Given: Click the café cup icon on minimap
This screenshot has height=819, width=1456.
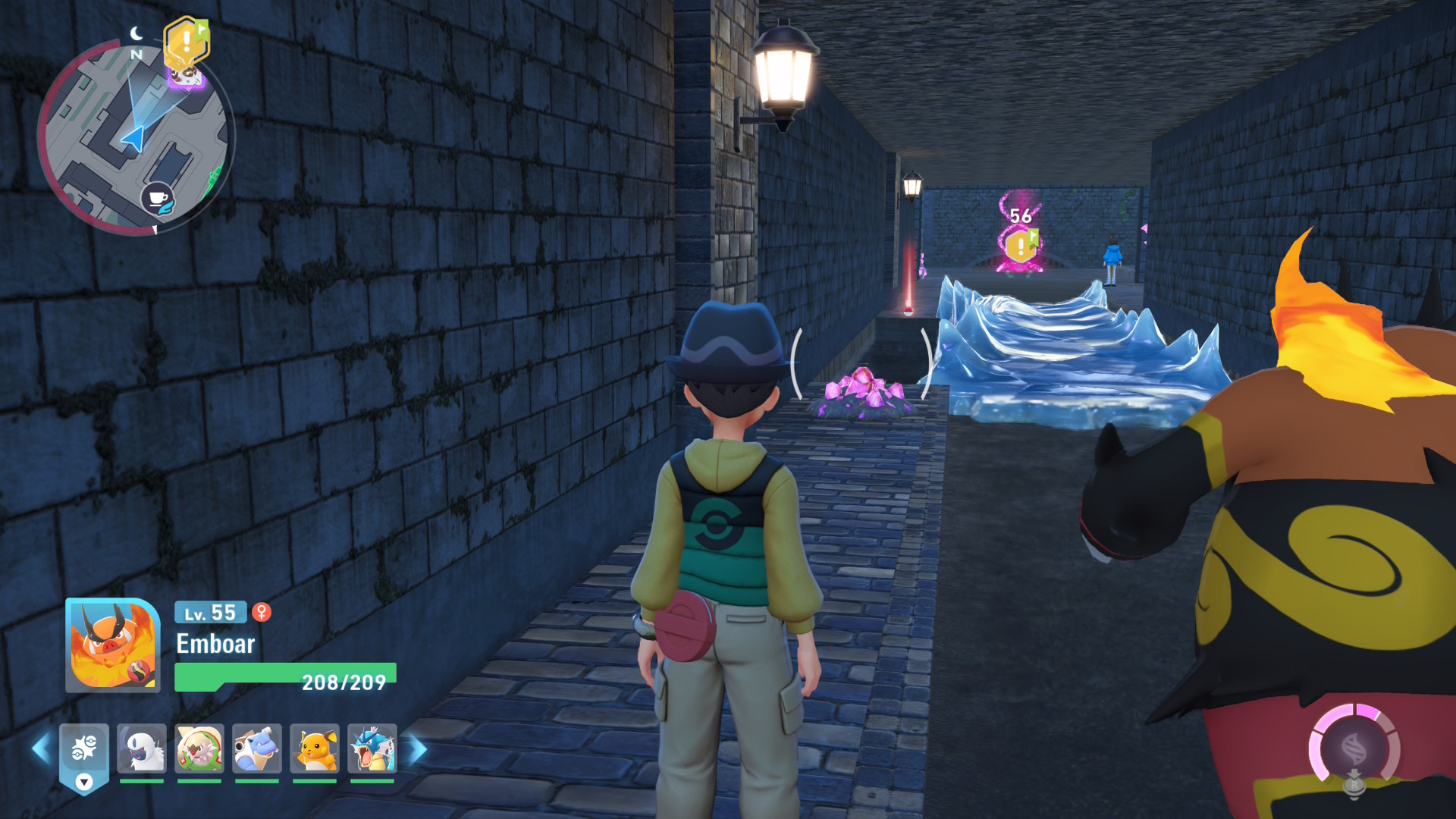Looking at the screenshot, I should coord(158,199).
